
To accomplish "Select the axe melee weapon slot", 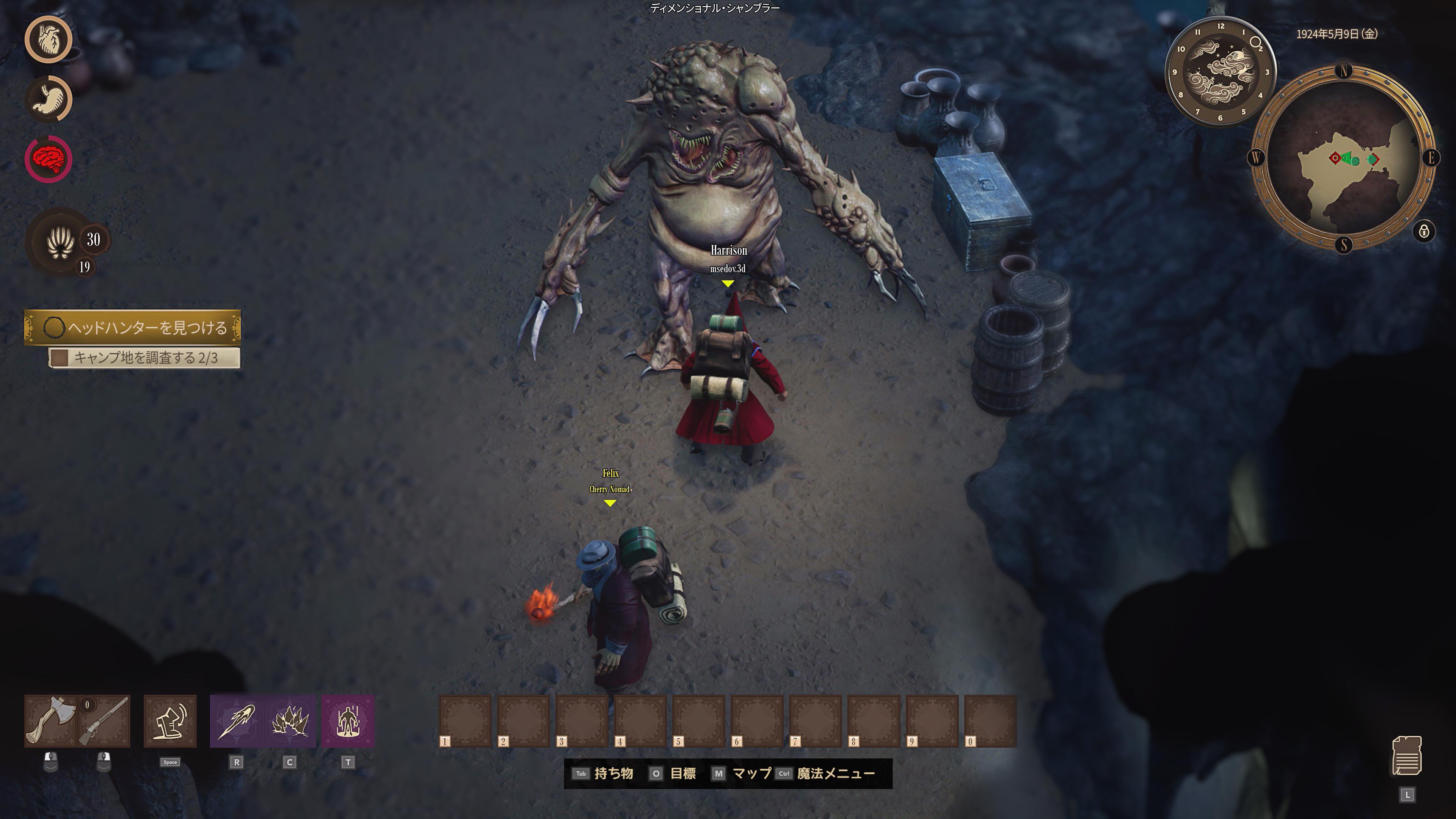I will click(x=50, y=721).
